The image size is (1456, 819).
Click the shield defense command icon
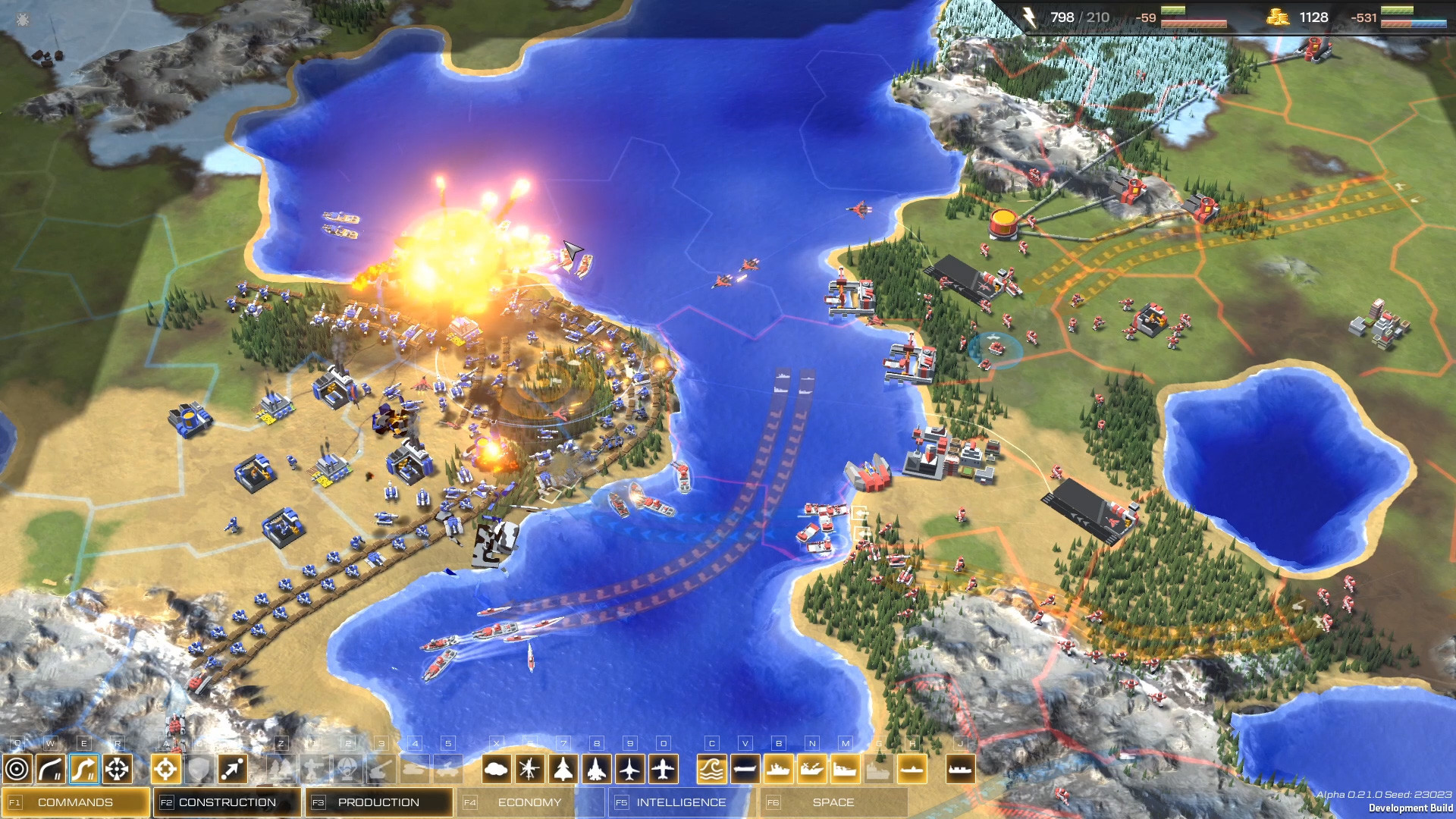coord(200,768)
